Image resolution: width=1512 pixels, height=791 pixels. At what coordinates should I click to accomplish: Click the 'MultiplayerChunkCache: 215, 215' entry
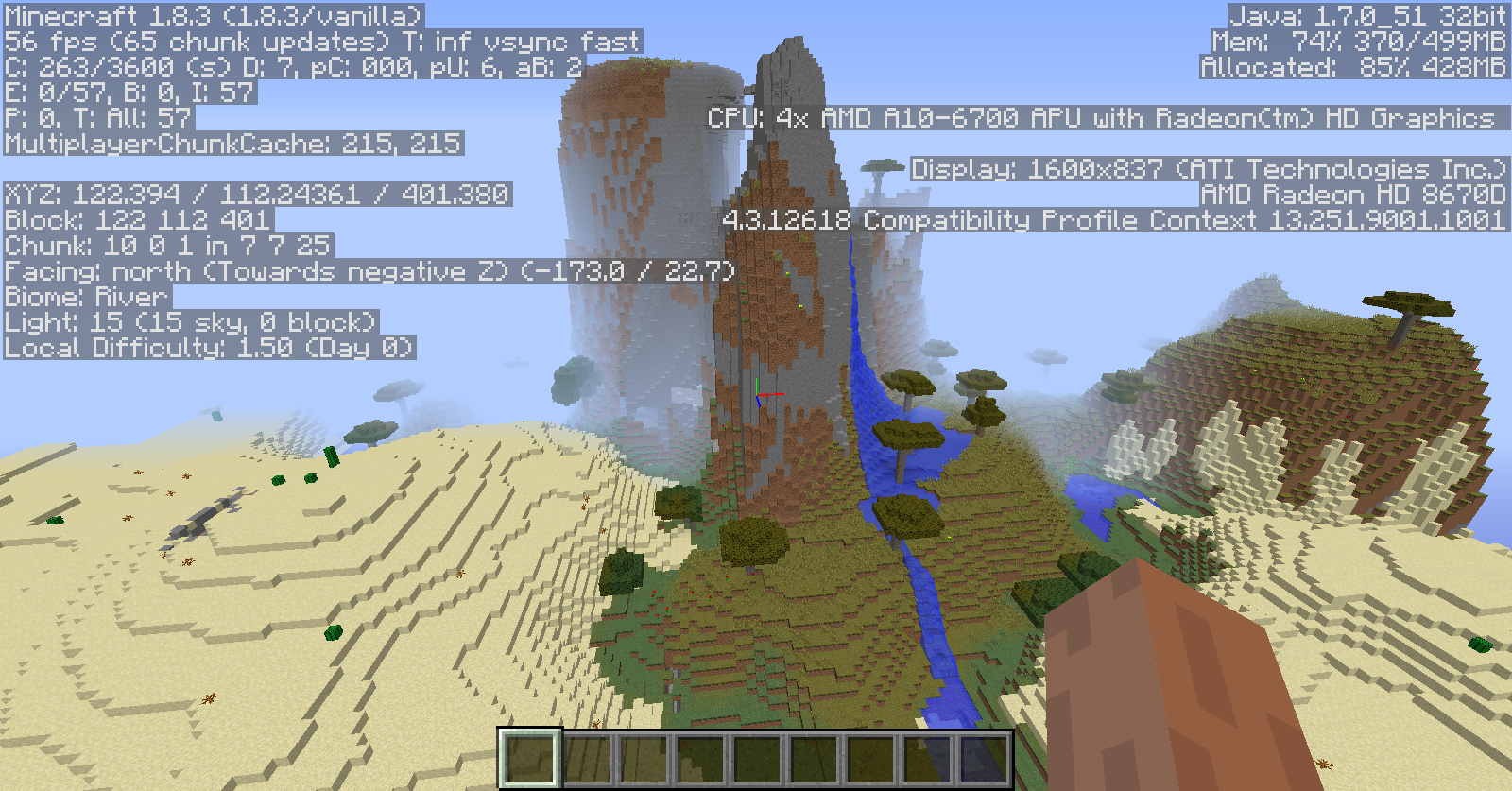click(233, 145)
